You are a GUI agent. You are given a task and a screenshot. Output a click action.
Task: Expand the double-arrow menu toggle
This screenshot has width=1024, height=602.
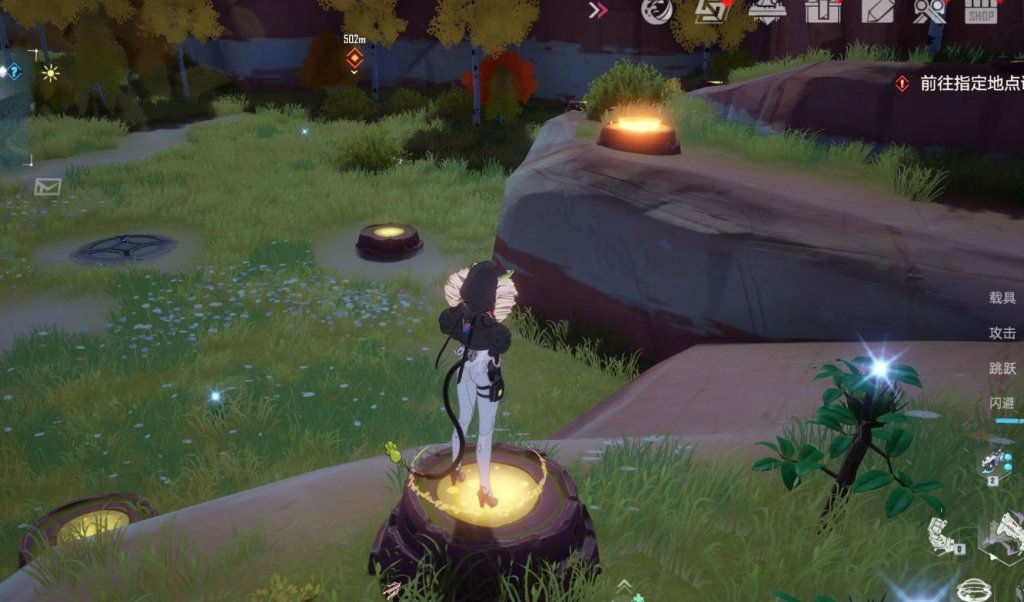coord(599,11)
